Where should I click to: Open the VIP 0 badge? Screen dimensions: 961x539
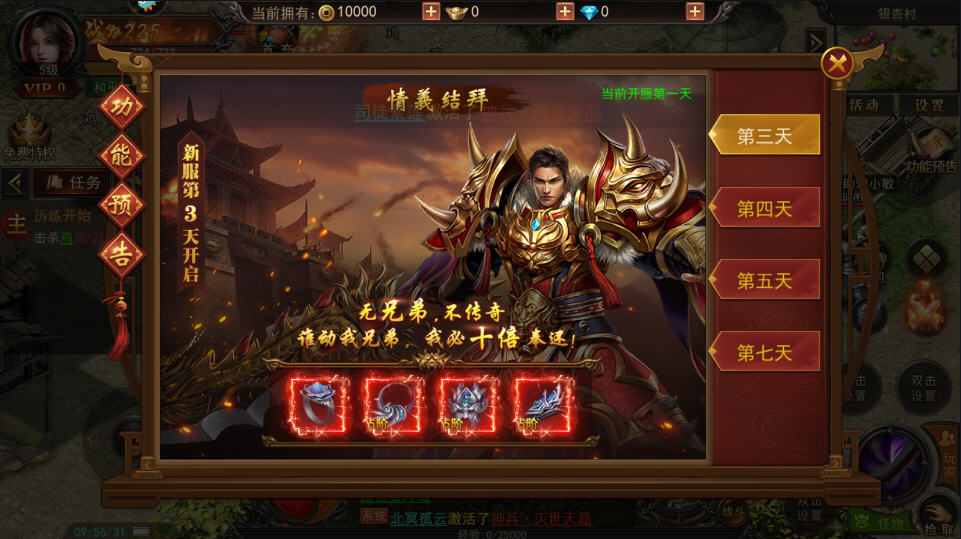coord(47,88)
